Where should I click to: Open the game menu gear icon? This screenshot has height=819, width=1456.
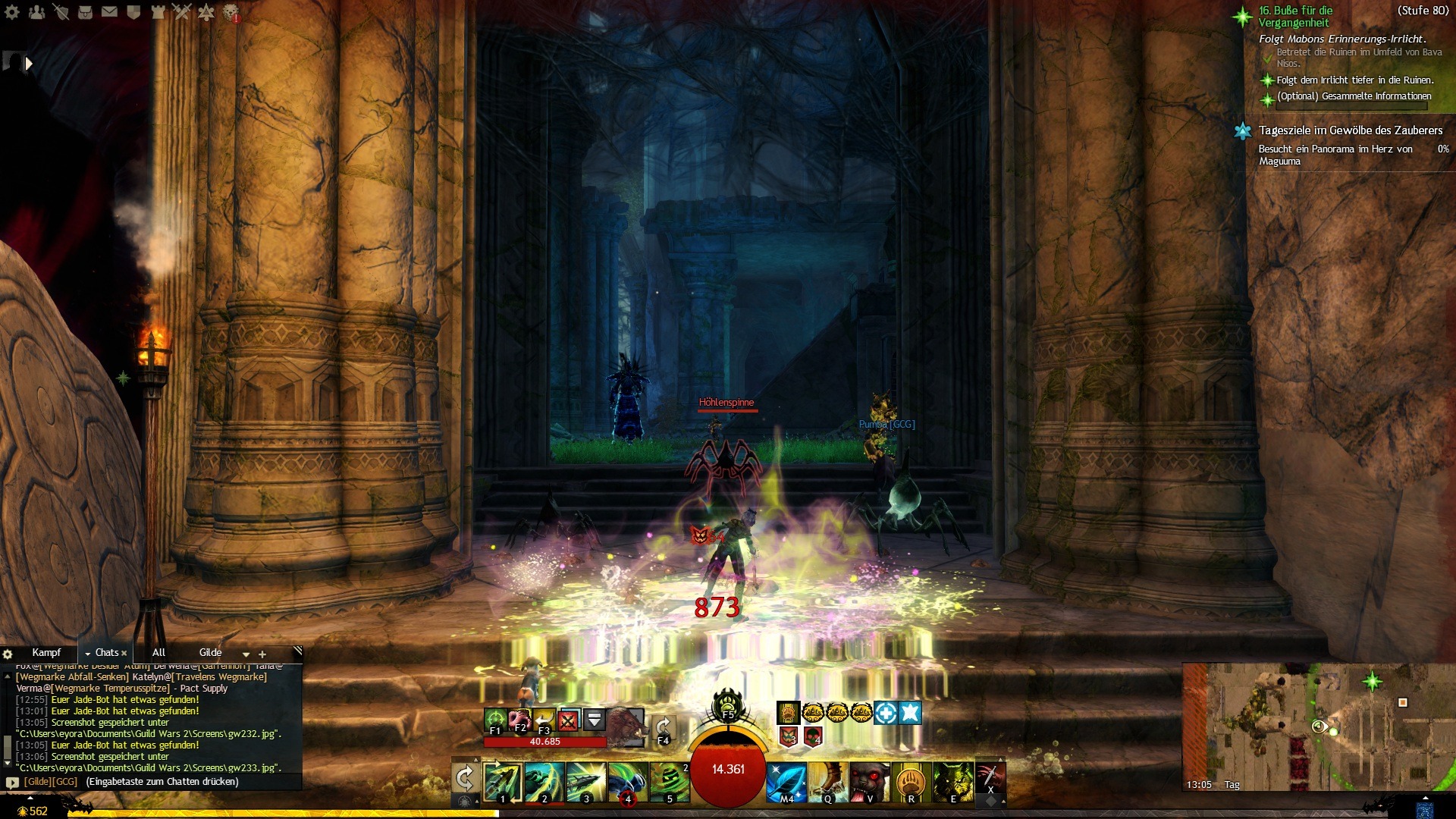coord(12,11)
